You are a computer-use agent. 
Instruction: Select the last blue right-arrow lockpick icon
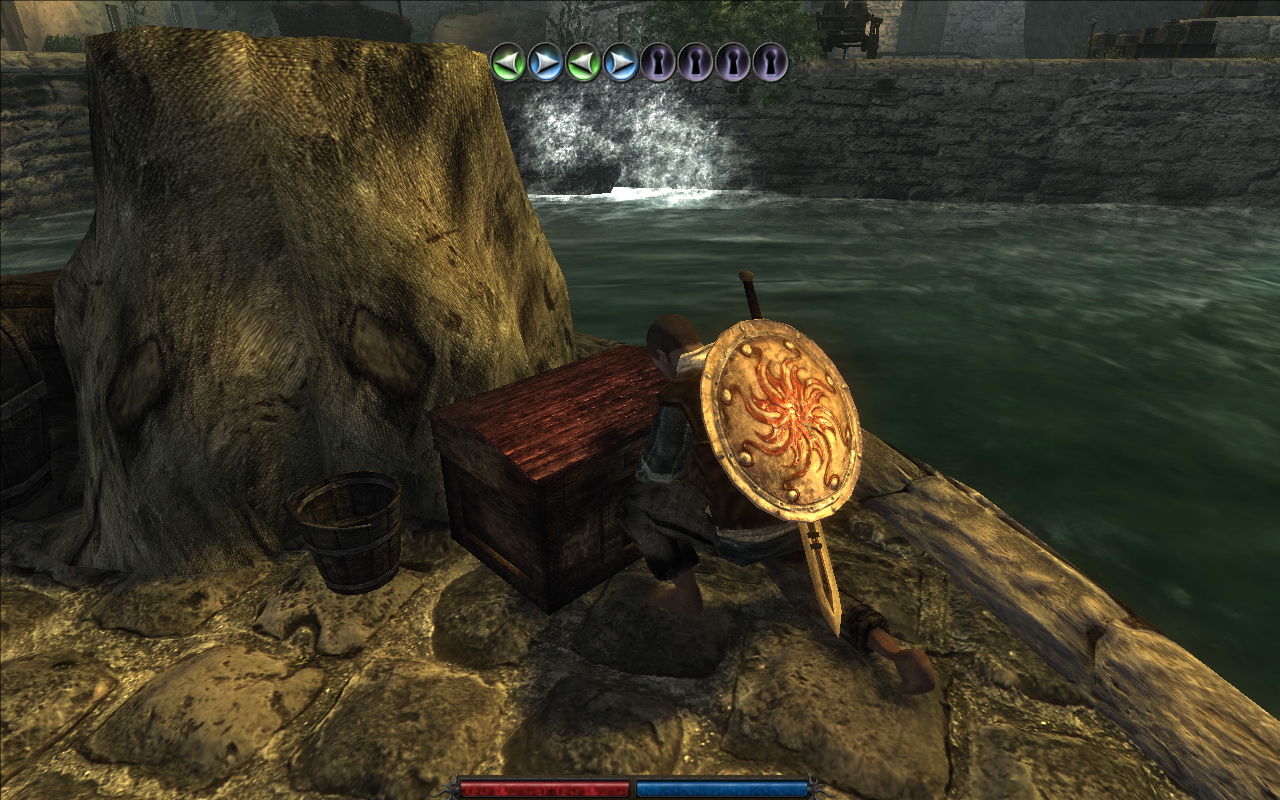click(x=621, y=63)
